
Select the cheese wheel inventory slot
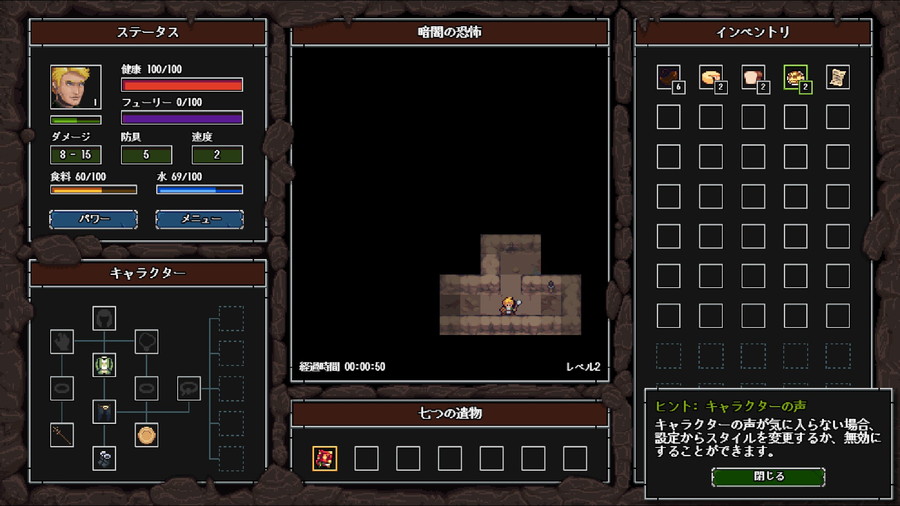pyautogui.click(x=710, y=77)
